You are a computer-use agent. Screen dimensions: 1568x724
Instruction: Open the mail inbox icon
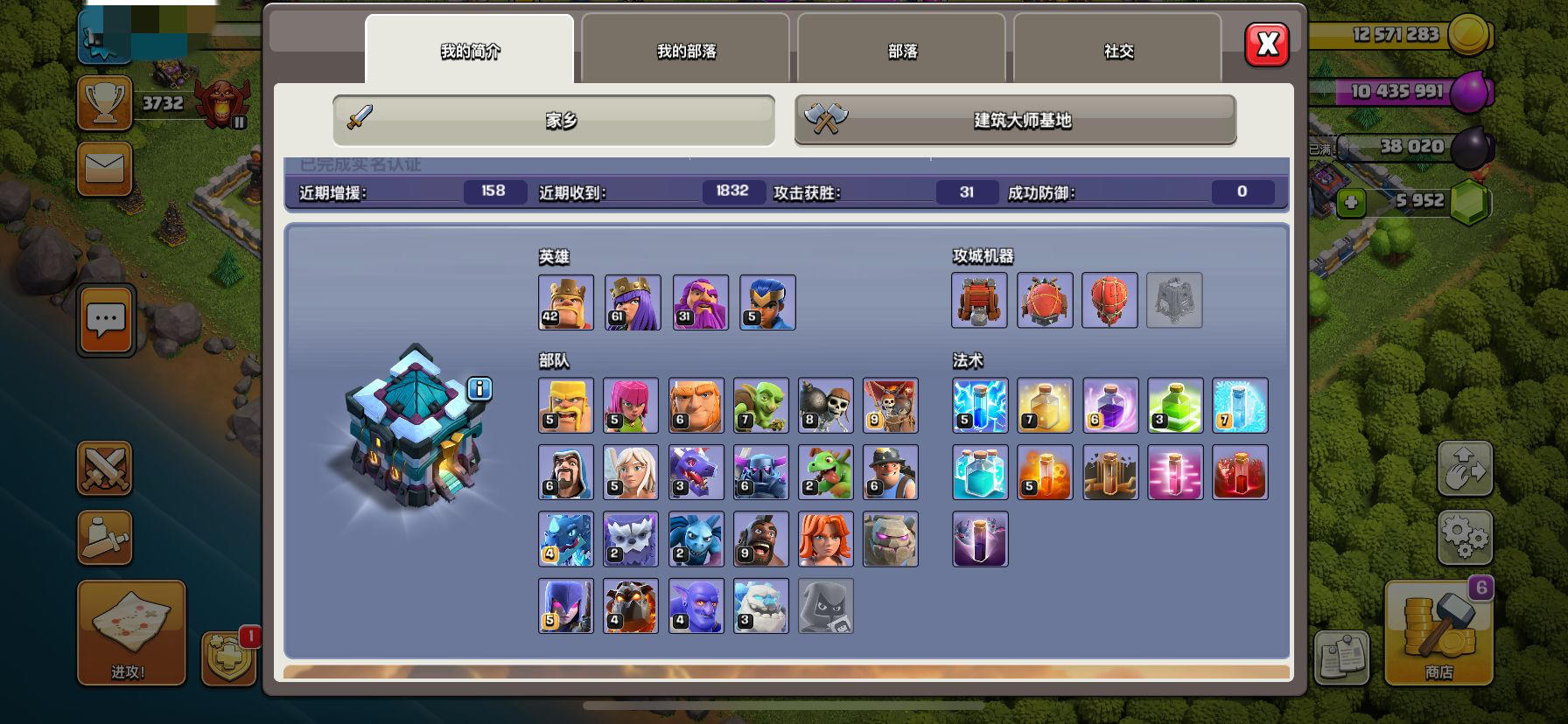(104, 168)
